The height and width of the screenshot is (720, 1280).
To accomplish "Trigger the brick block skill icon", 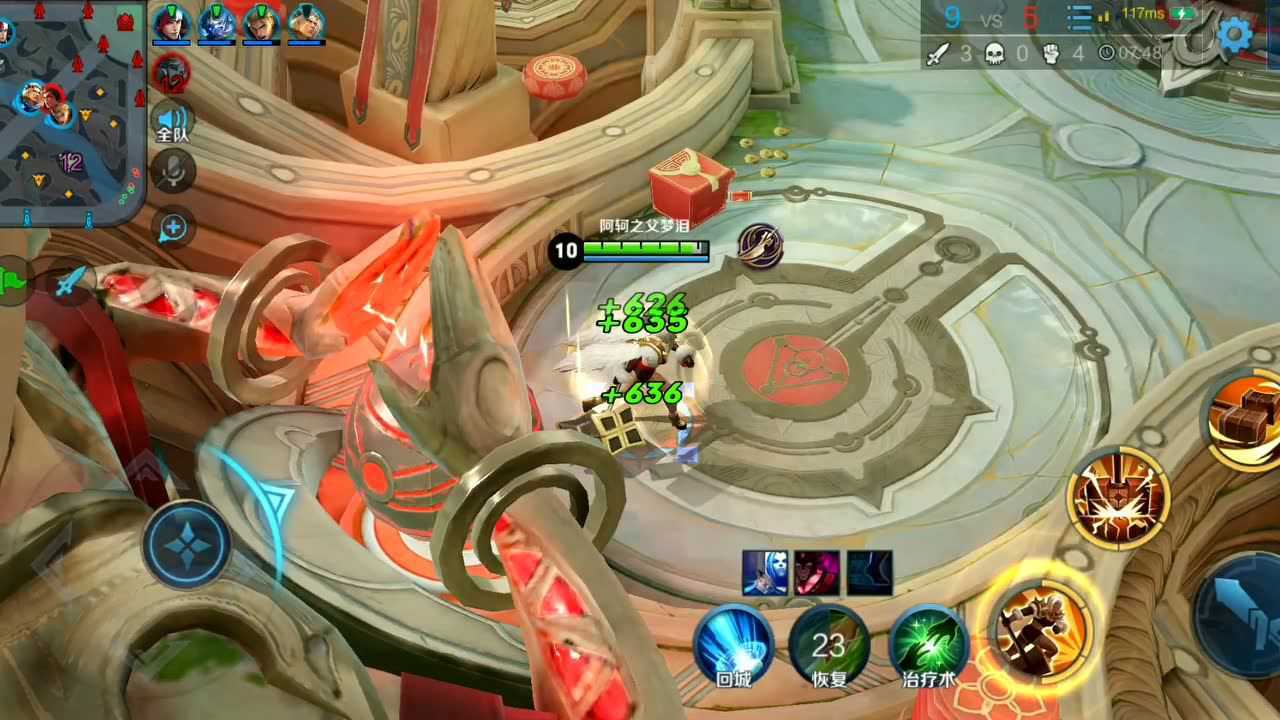I will (1245, 419).
